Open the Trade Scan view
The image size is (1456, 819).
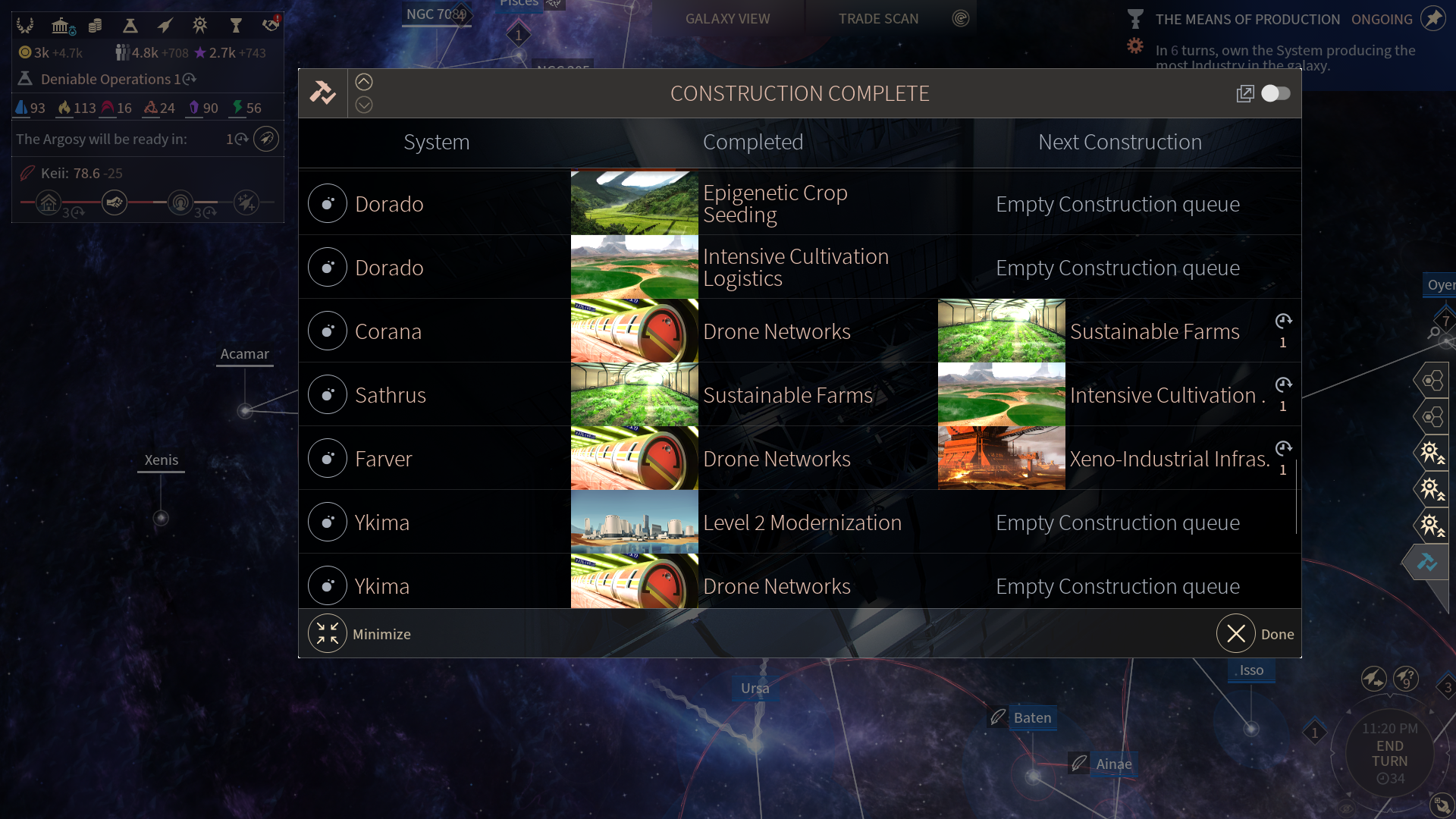tap(878, 19)
